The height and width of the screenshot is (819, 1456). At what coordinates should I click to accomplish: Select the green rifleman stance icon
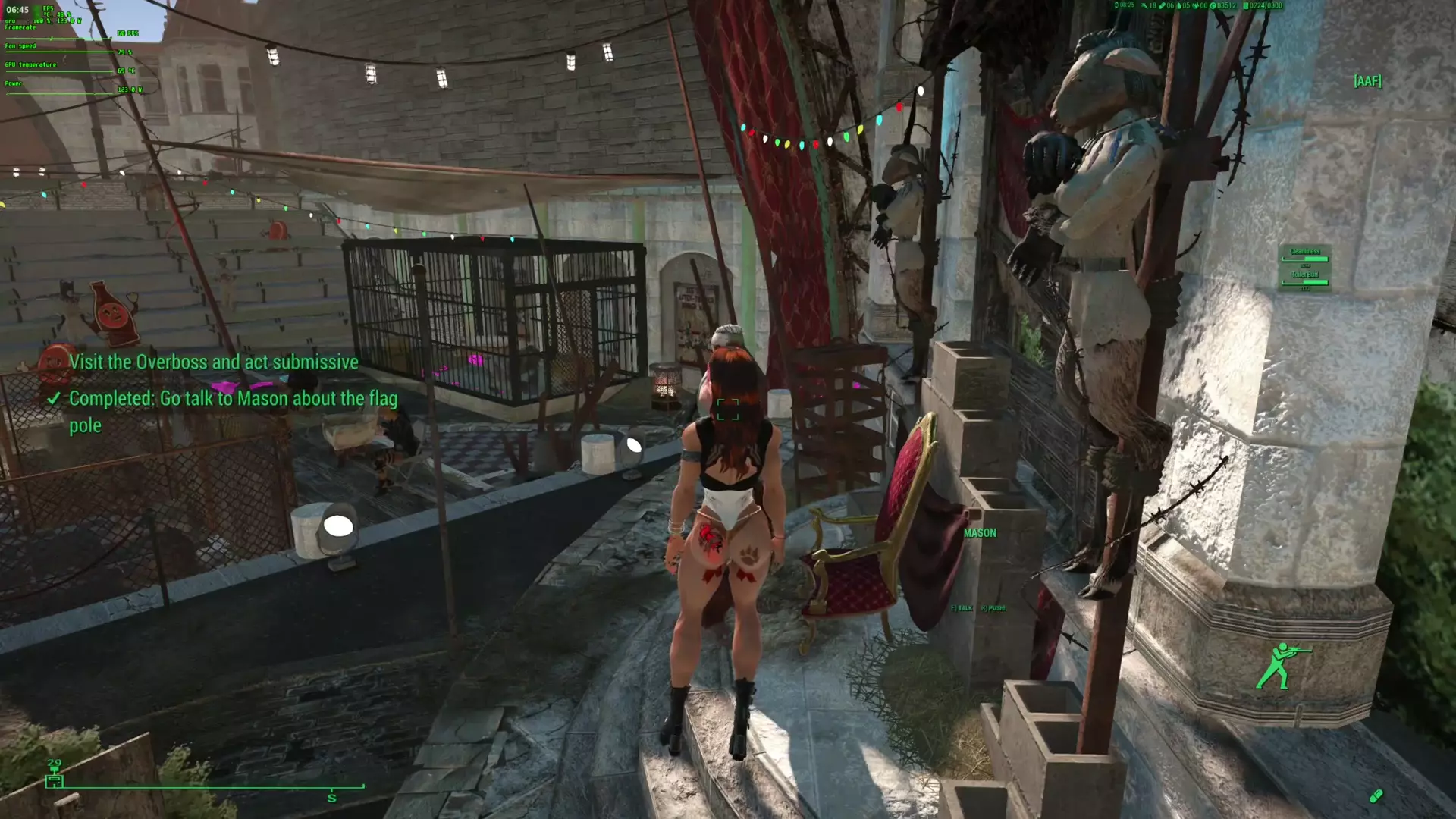point(1281,666)
